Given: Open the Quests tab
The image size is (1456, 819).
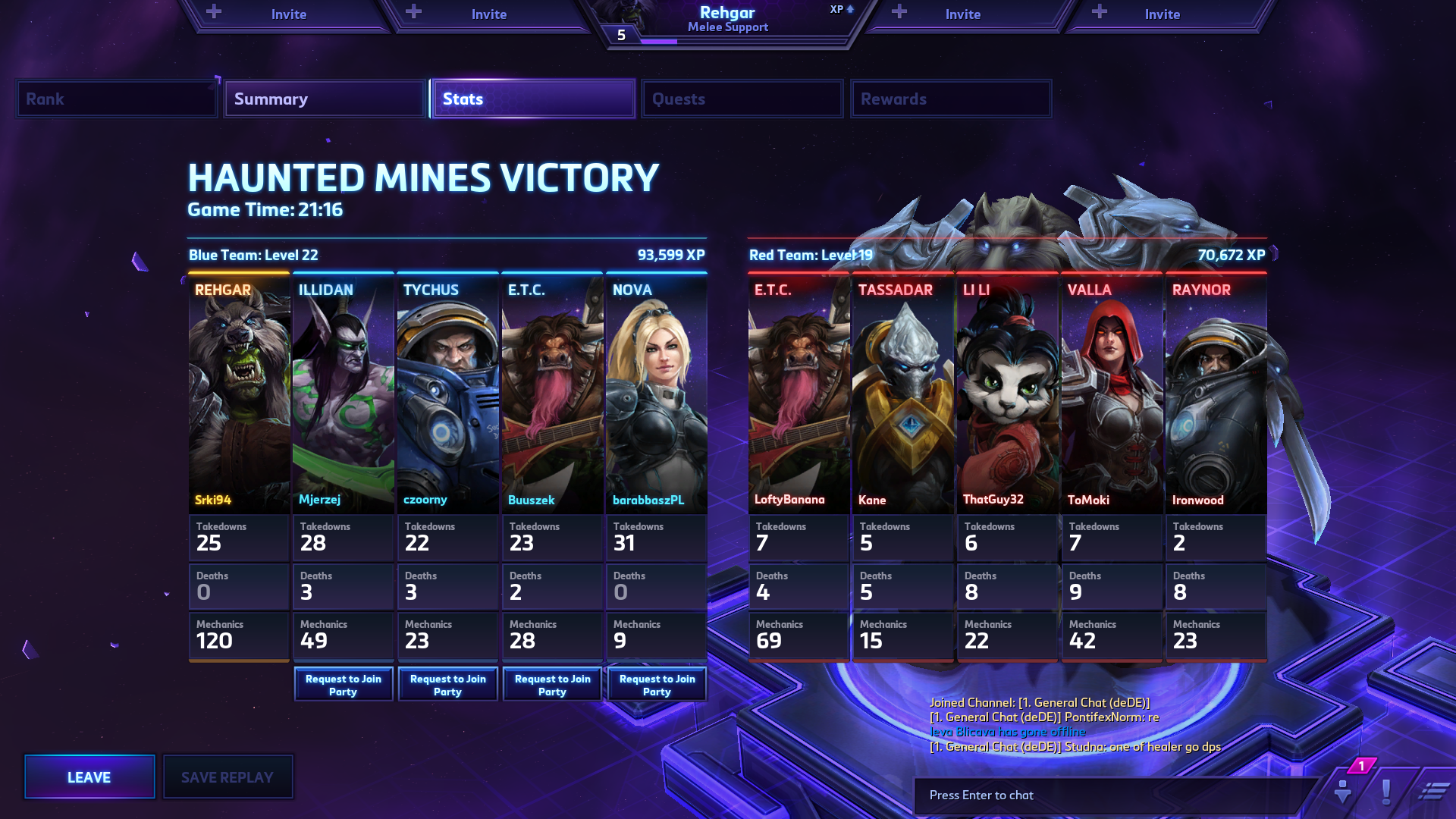Looking at the screenshot, I should (x=742, y=99).
